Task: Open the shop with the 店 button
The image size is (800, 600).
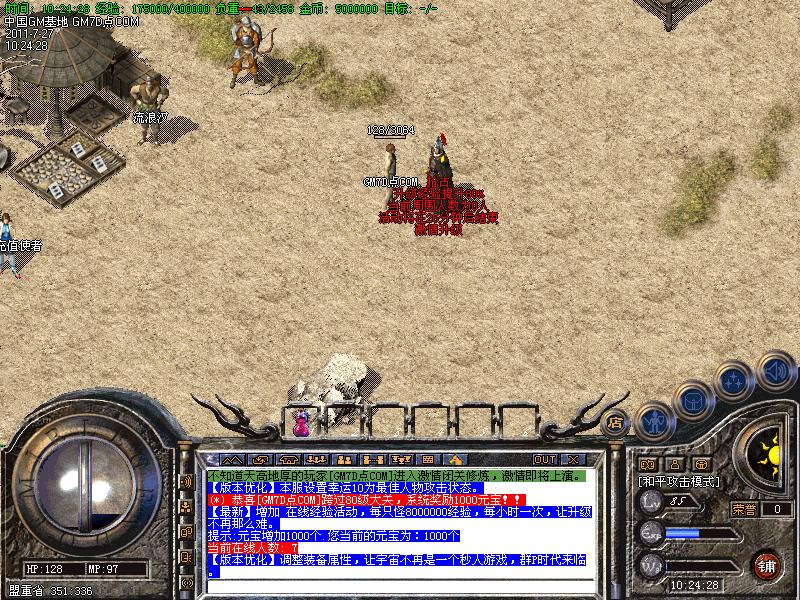Action: (616, 421)
